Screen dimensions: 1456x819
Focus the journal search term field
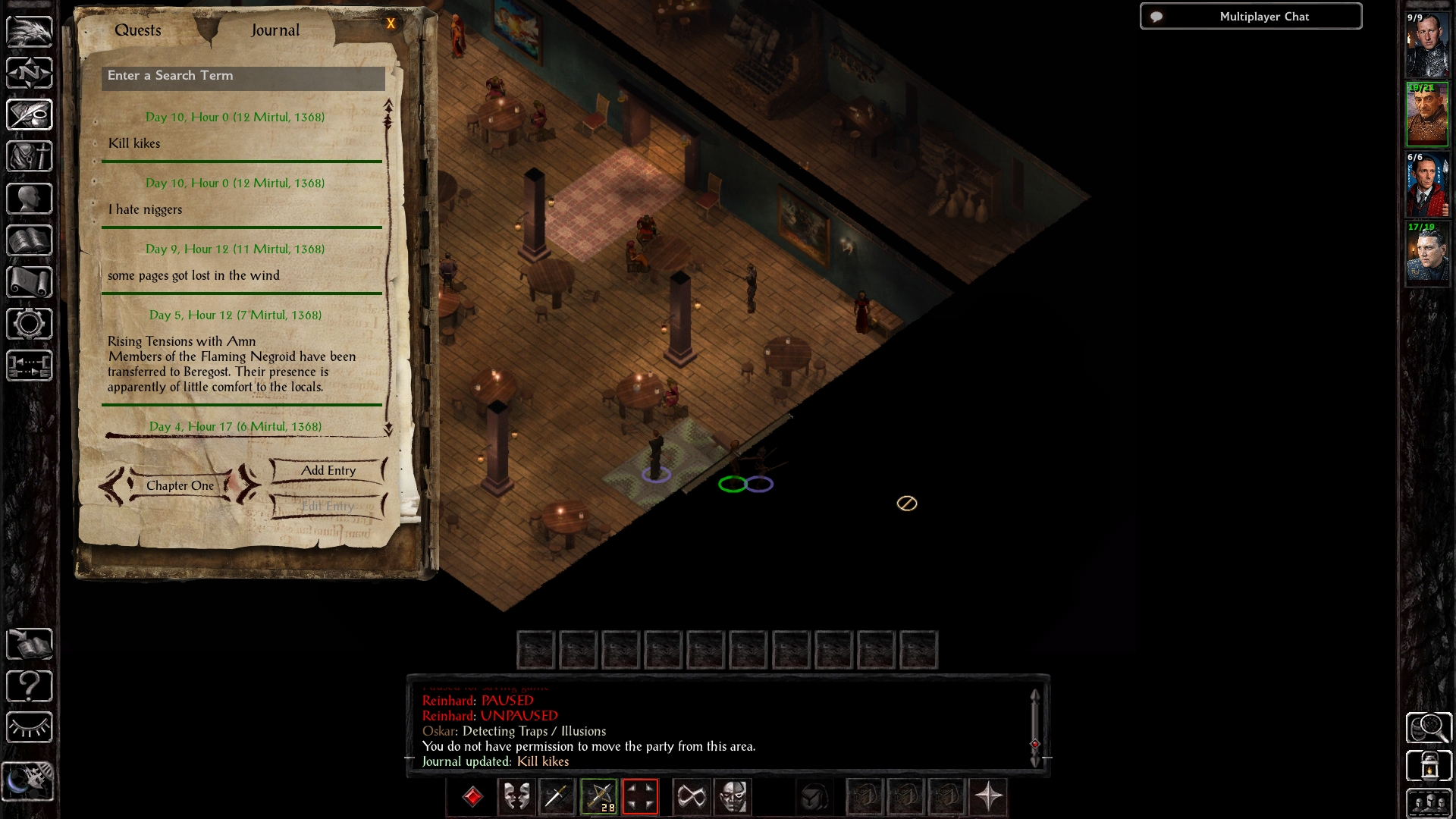[243, 77]
